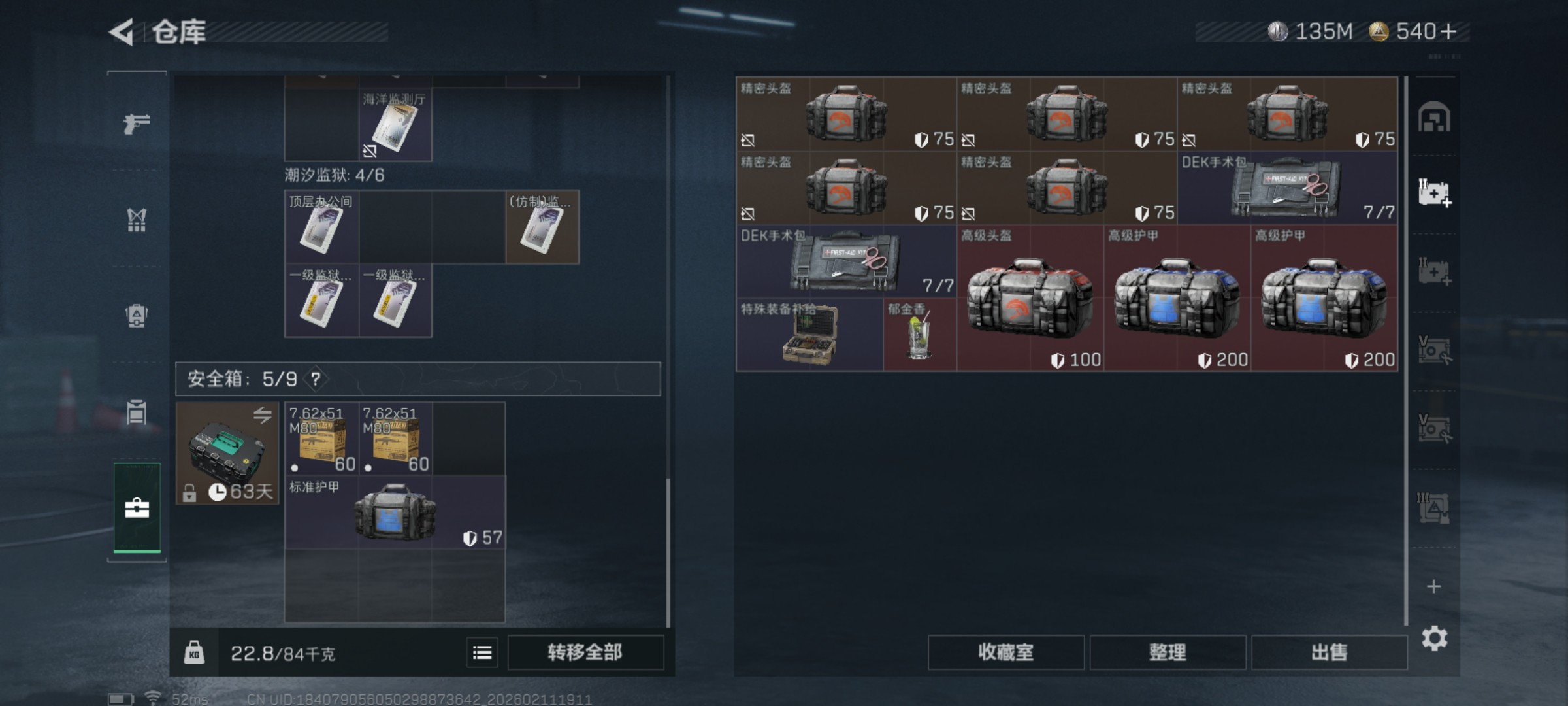This screenshot has height=706, width=1568.
Task: Switch to the vest armor category tab
Action: click(137, 220)
